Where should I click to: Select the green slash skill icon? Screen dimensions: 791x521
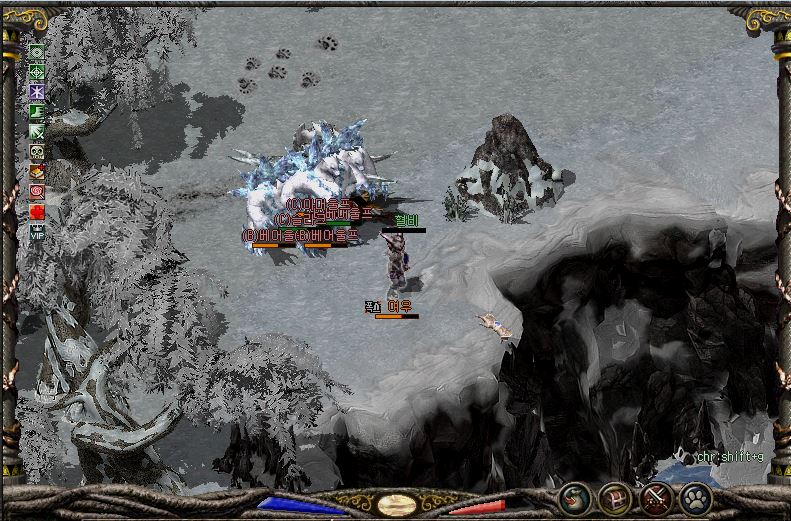point(37,131)
